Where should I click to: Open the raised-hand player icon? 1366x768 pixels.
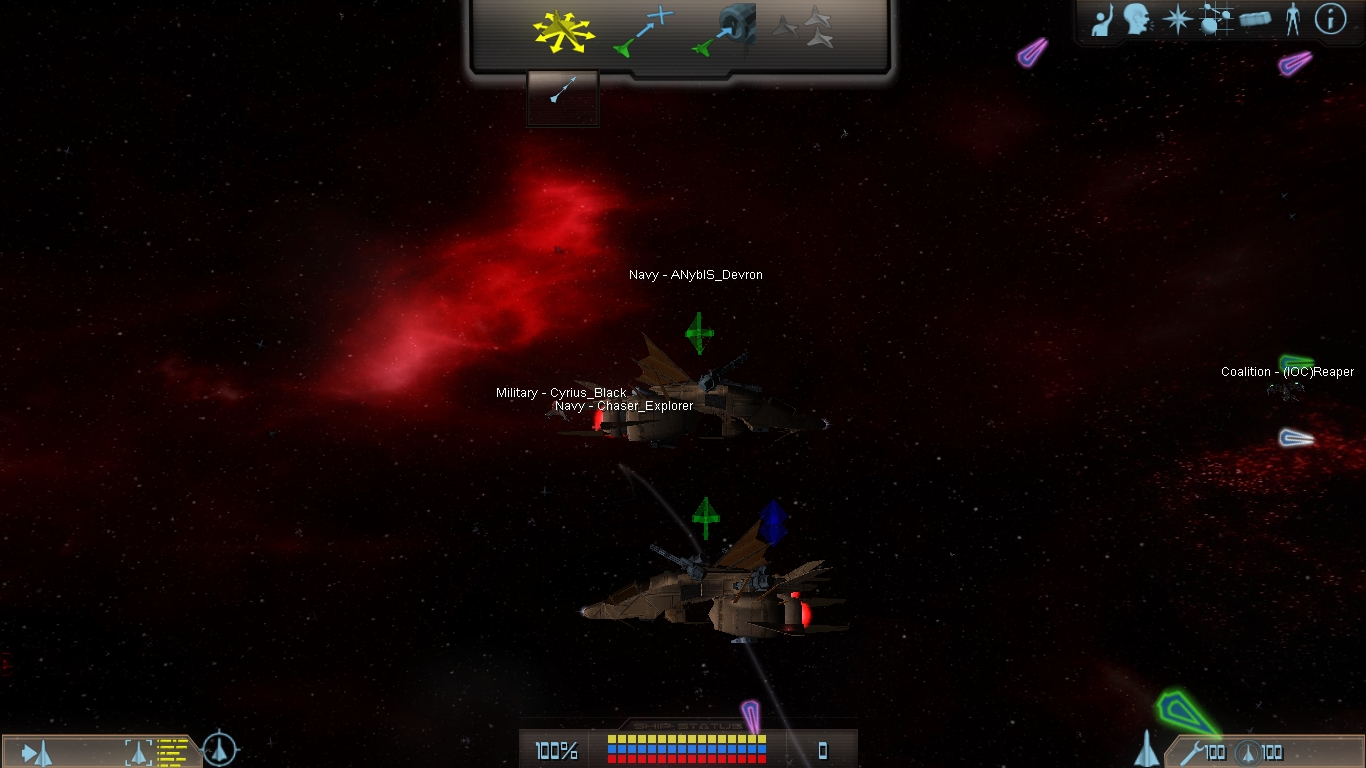pyautogui.click(x=1103, y=20)
